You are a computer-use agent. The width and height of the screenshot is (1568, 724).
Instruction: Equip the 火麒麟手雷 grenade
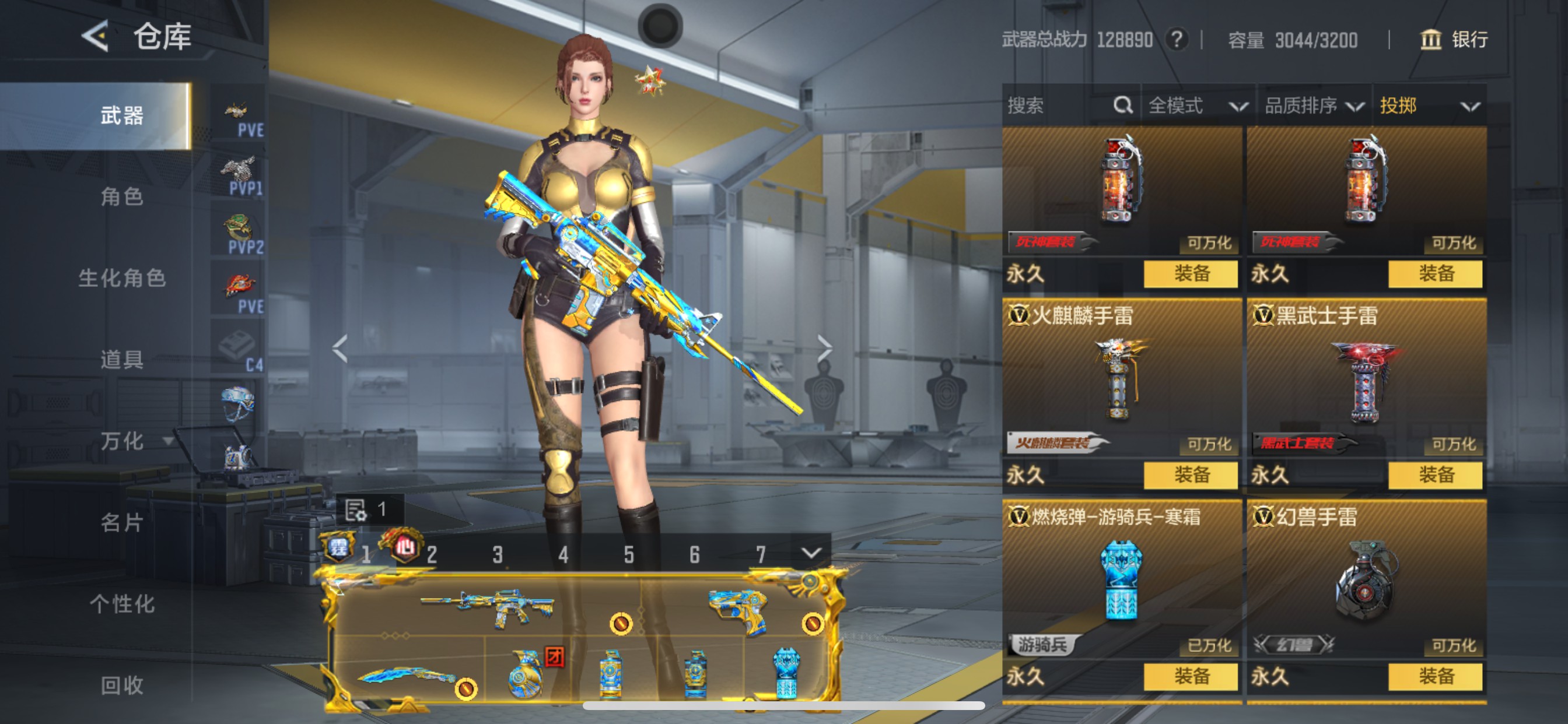[1191, 475]
